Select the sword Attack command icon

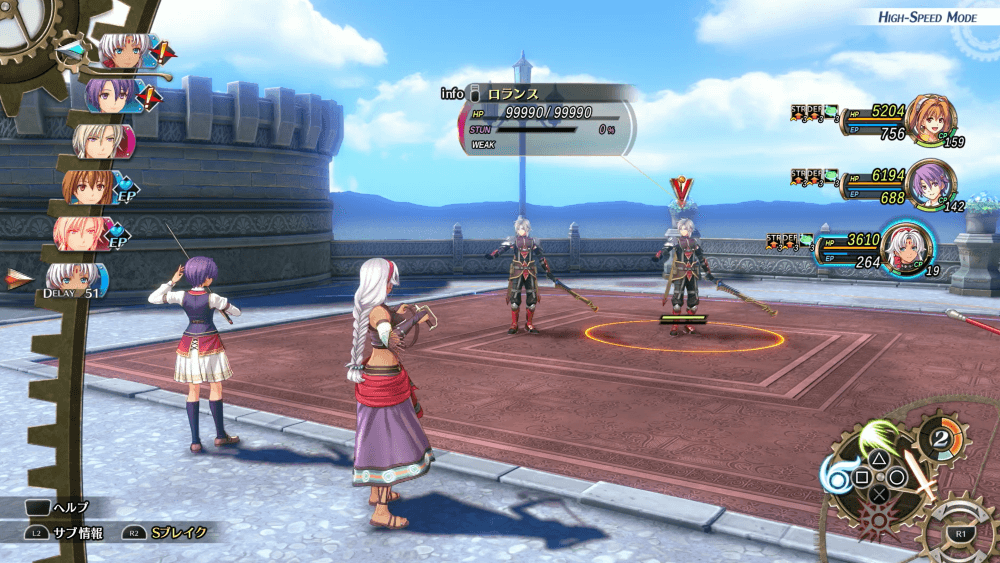(919, 478)
